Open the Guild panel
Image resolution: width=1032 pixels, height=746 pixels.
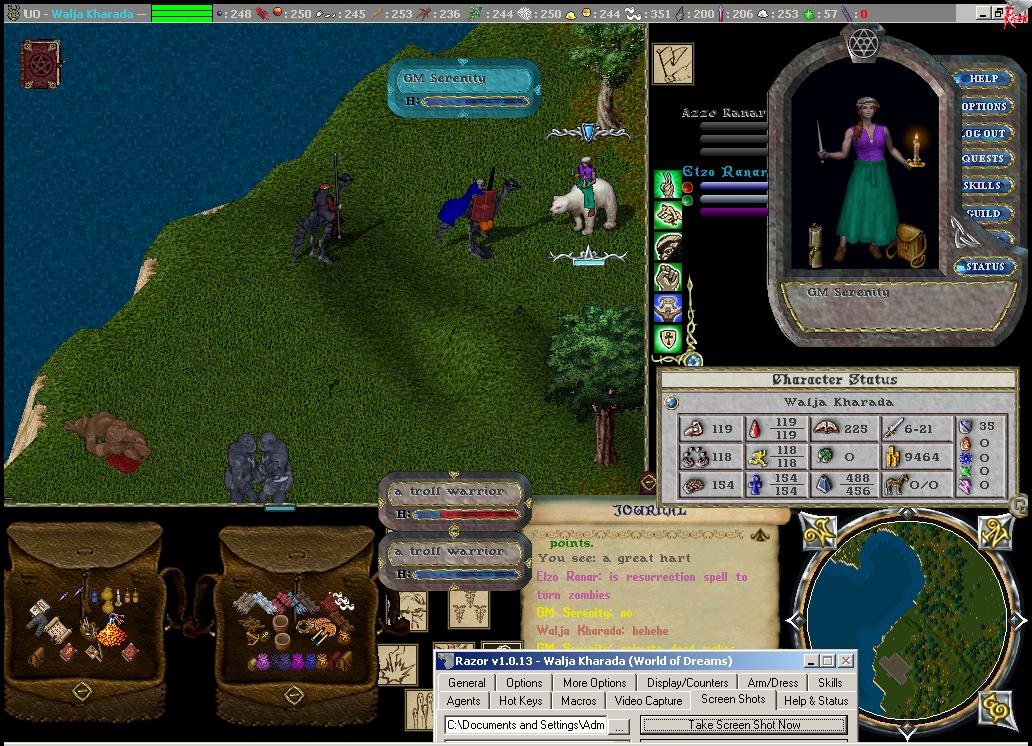point(983,213)
